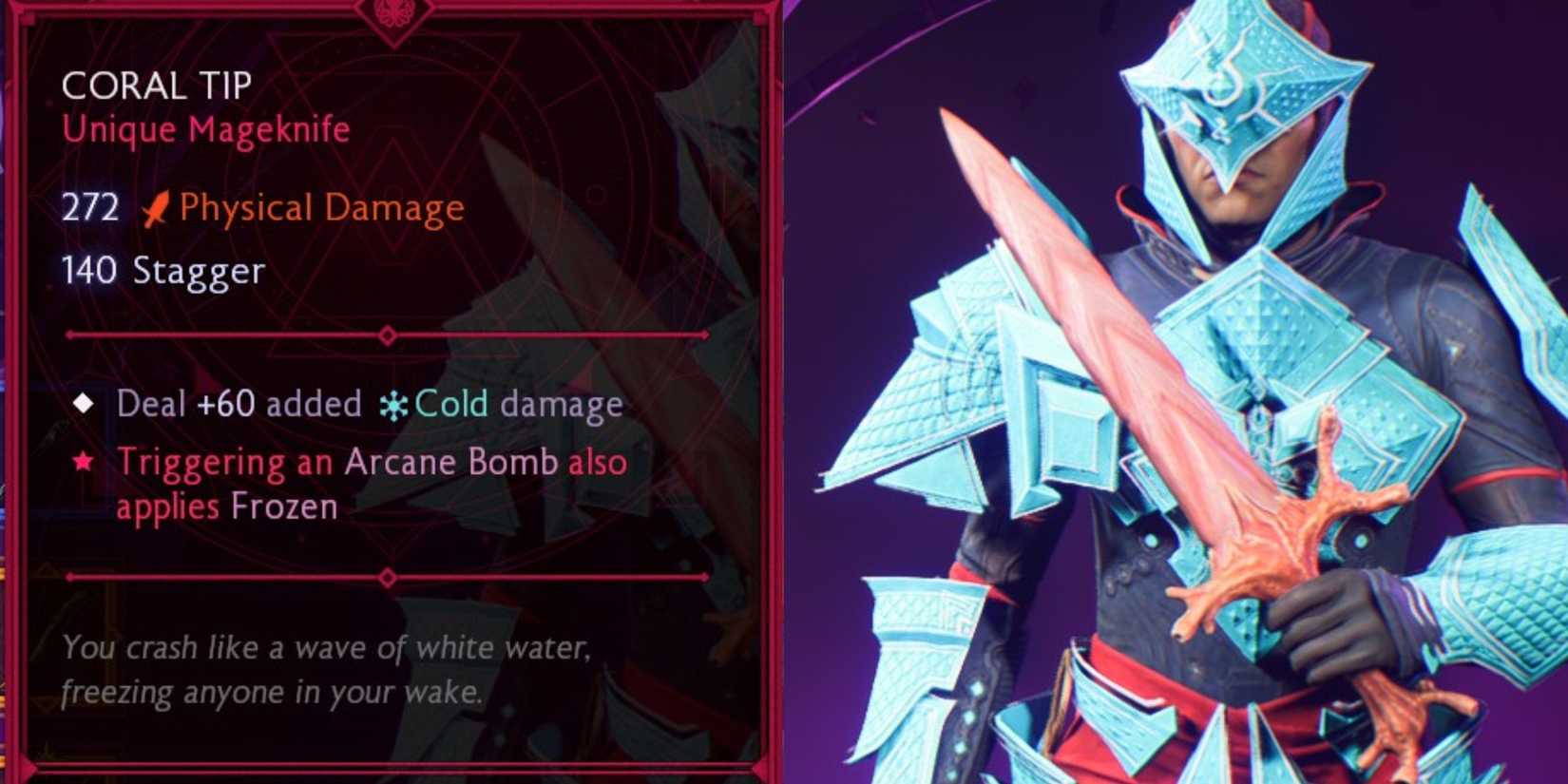Screen dimensions: 1568x784
Task: Expand the Coral Tip item title
Action: [155, 86]
